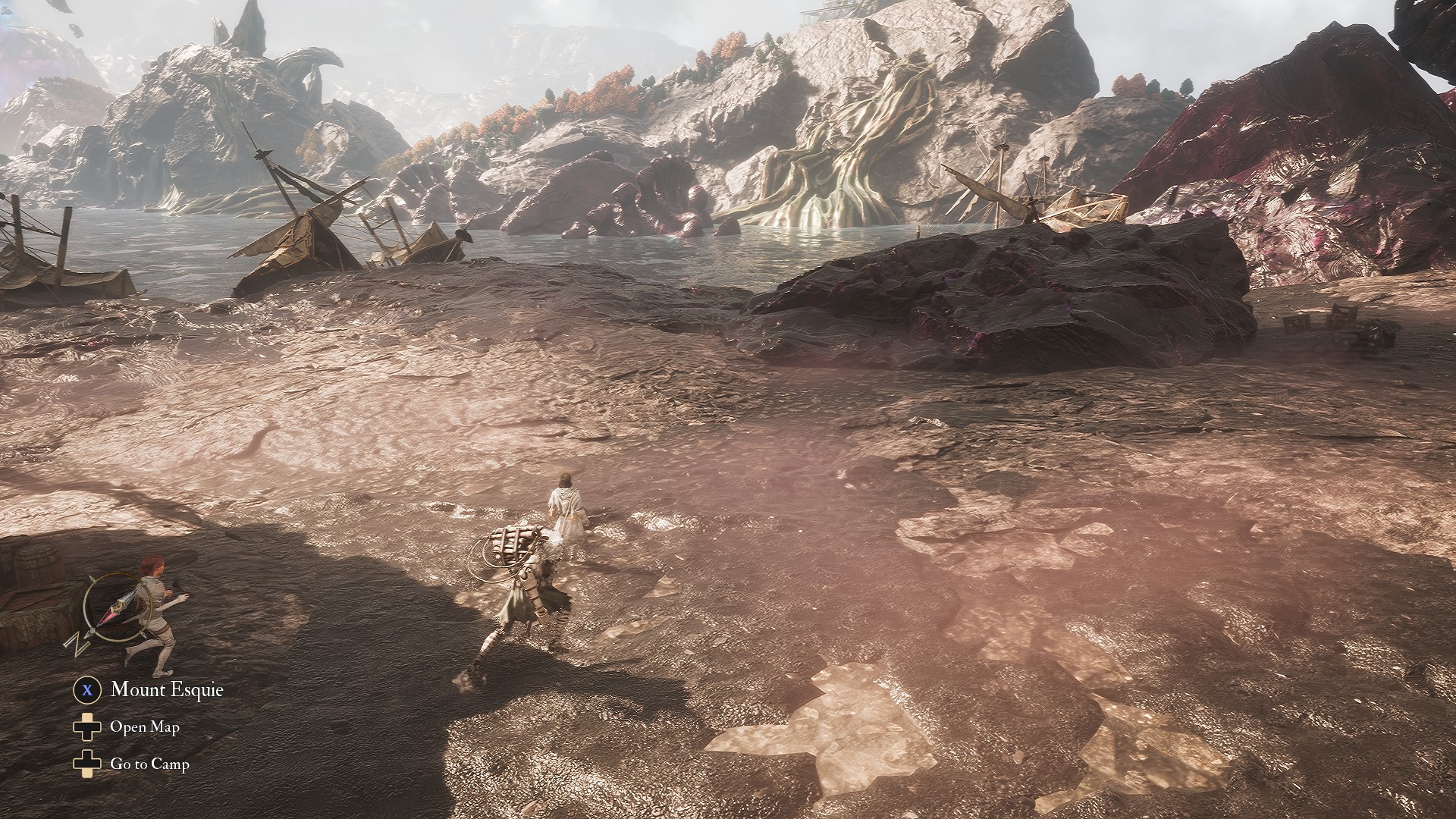This screenshot has height=819, width=1456.
Task: Select the Mount Esquie option
Action: (166, 689)
